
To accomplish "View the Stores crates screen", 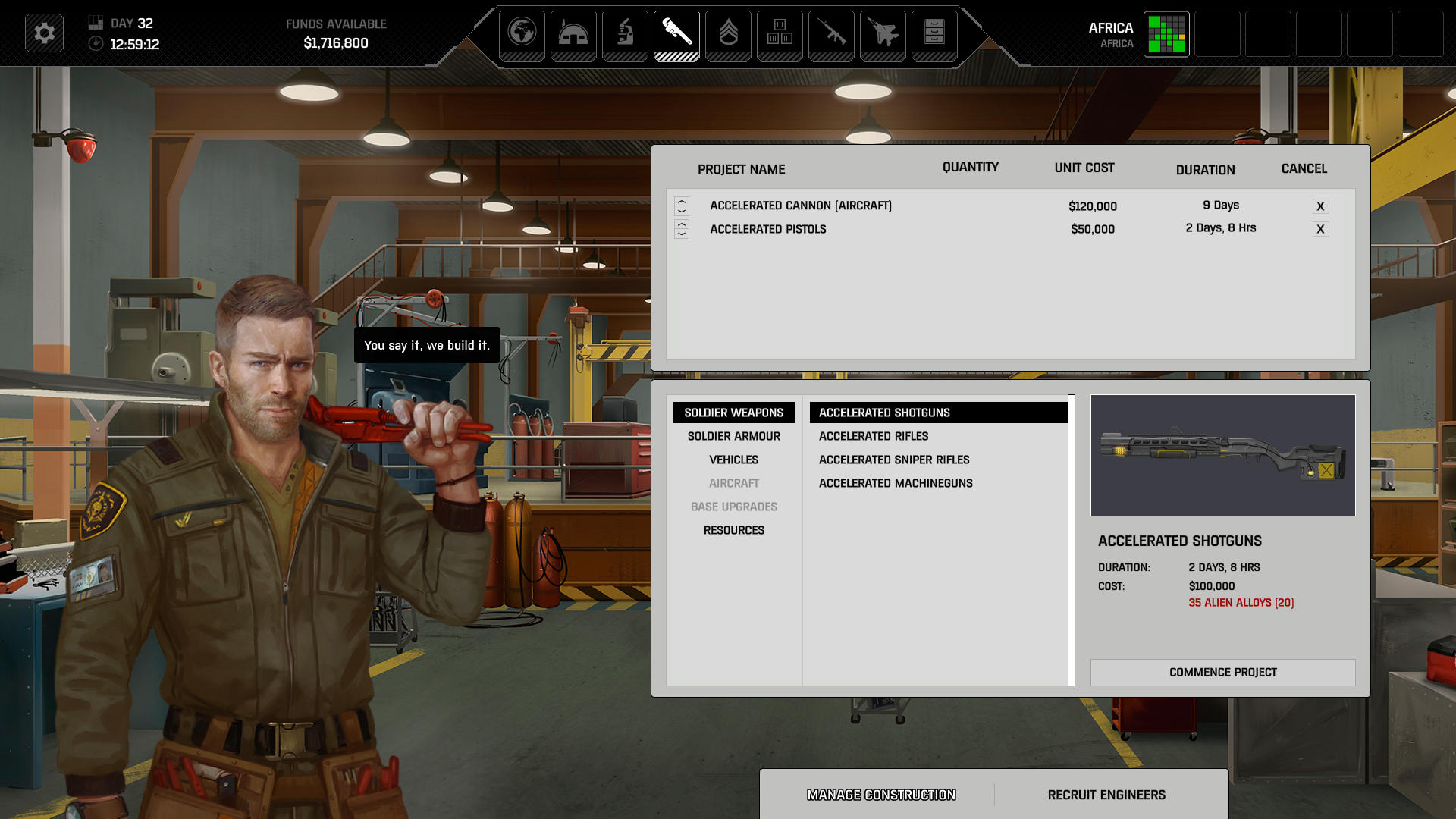I will point(780,33).
